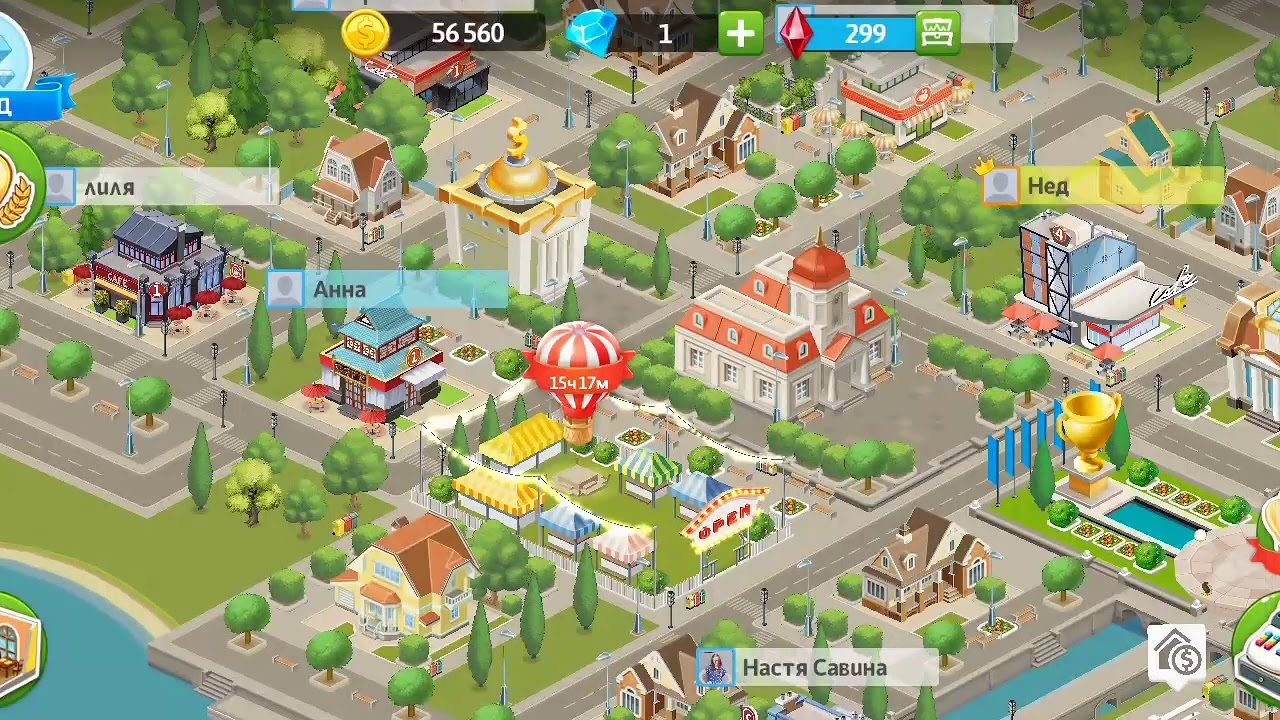Click the hot air balloon timer badge
The height and width of the screenshot is (720, 1280).
tap(578, 382)
